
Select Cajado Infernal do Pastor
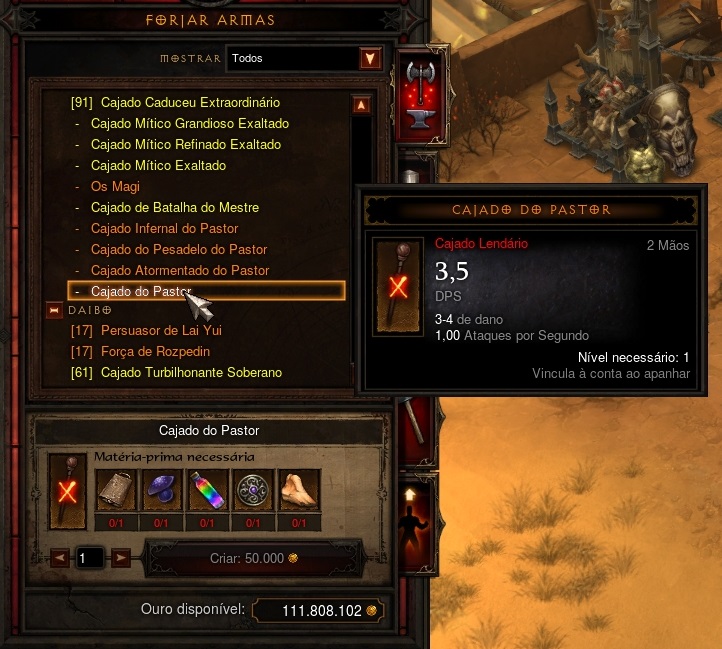pyautogui.click(x=164, y=229)
